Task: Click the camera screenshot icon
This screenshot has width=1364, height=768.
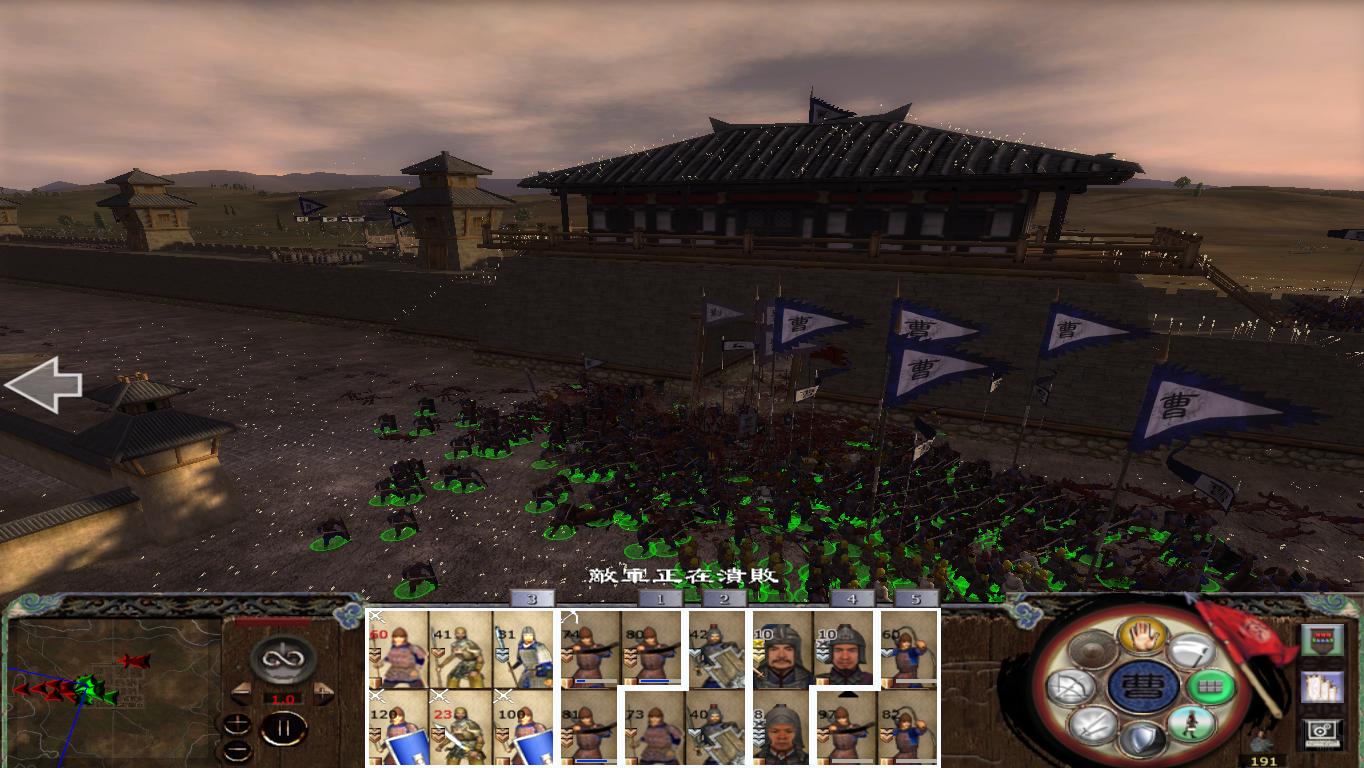Action: tap(1321, 730)
